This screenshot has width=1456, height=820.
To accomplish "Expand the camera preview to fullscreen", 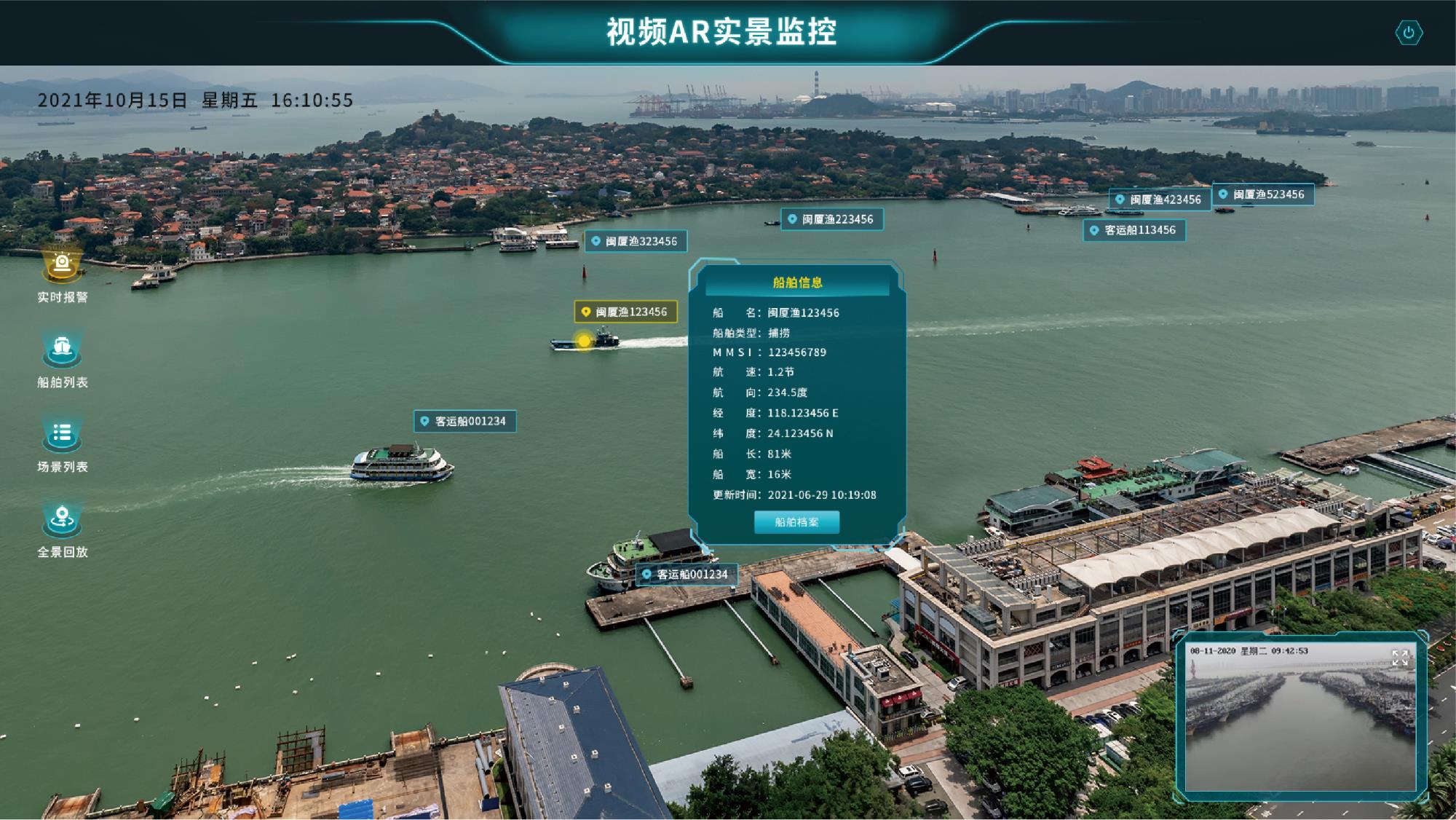I will (x=1399, y=658).
